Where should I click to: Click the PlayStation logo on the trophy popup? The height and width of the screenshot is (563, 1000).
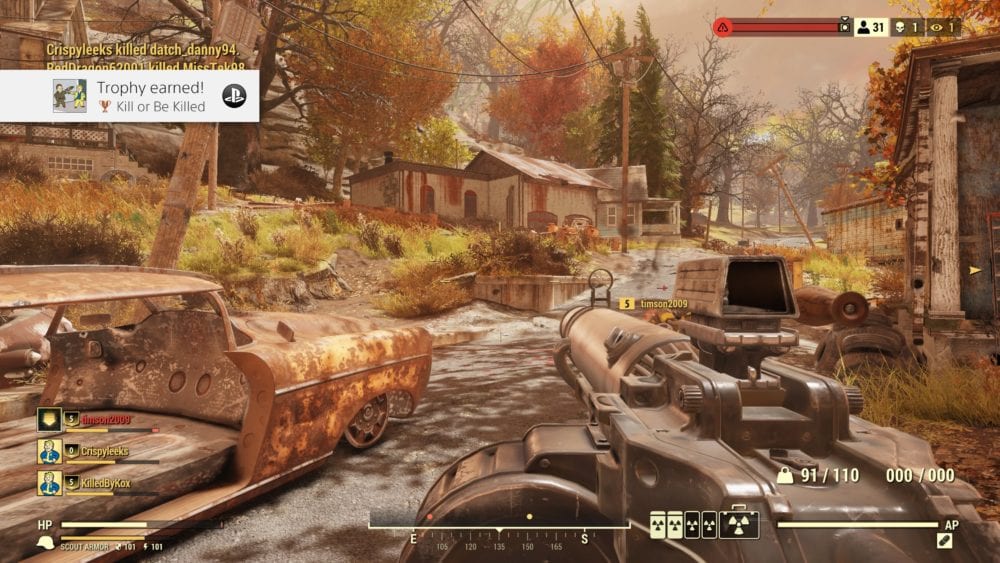point(233,97)
